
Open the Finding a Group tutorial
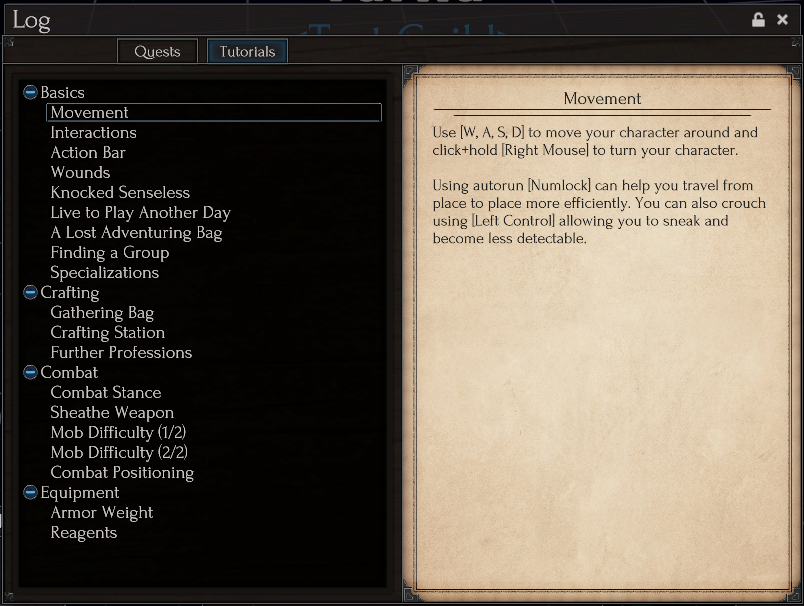tap(109, 252)
